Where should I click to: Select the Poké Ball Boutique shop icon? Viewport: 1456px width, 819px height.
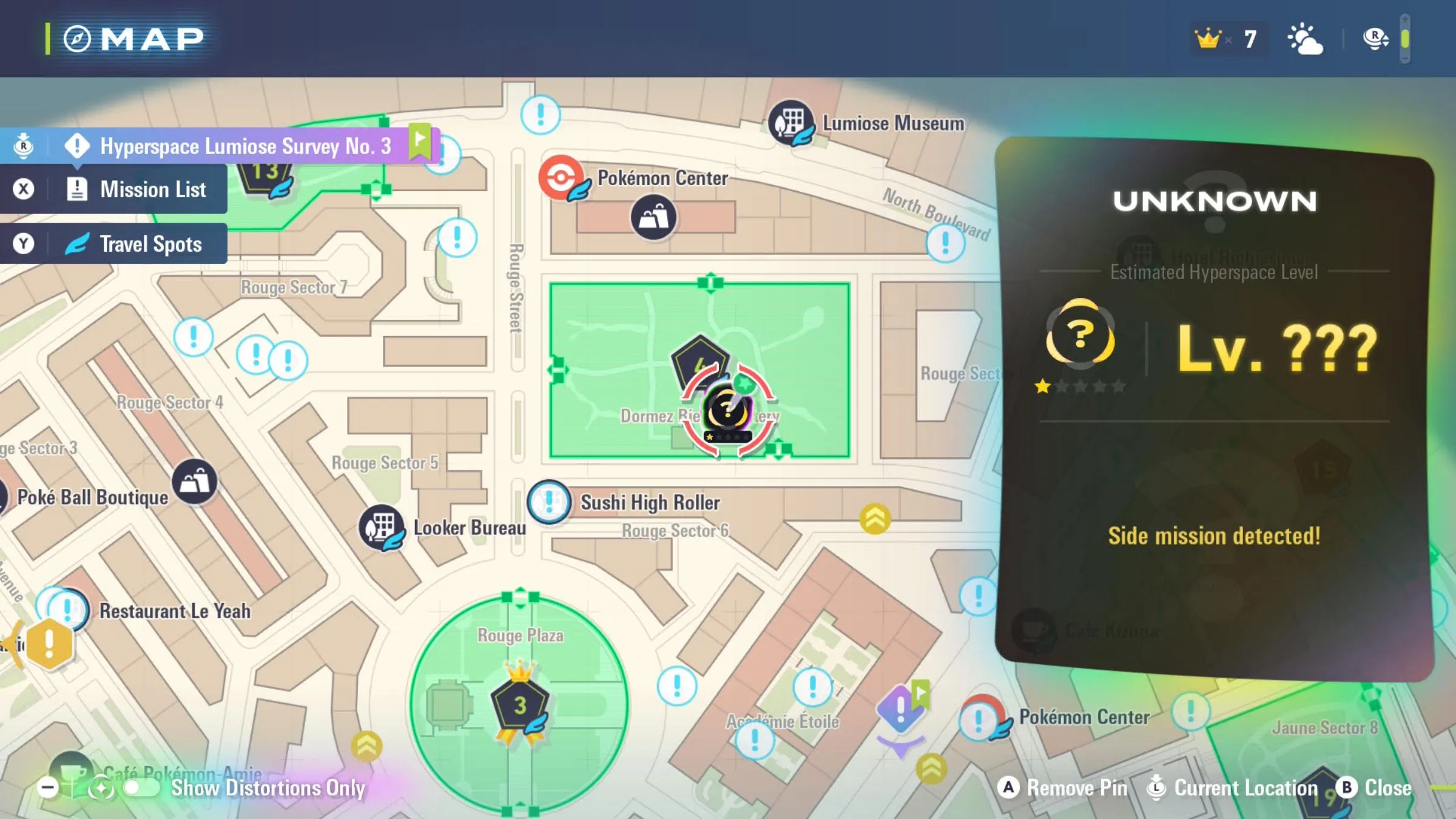pos(194,482)
